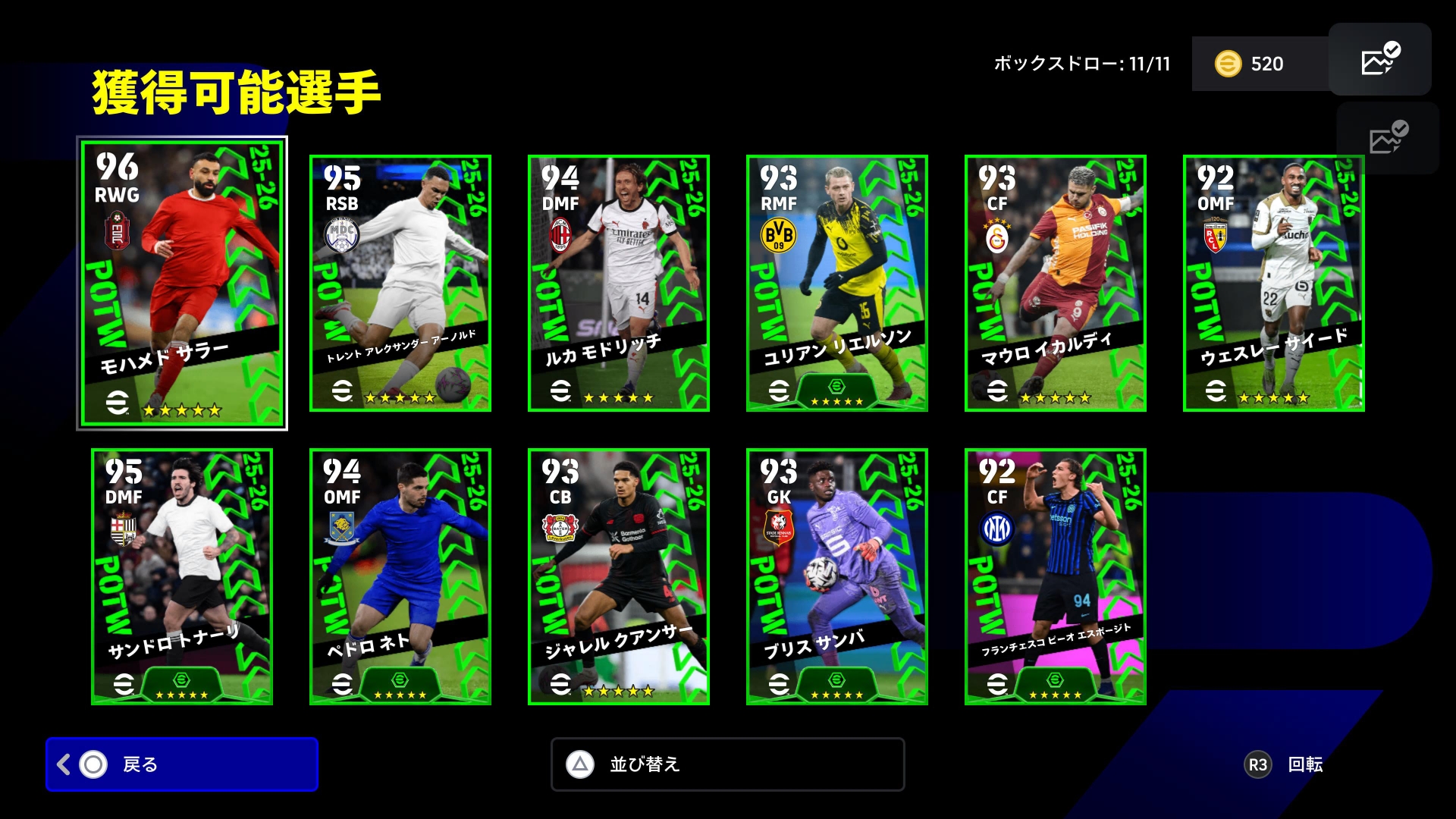This screenshot has height=819, width=1456.
Task: Select the Jarell Quansah 93 CB card
Action: click(x=619, y=576)
